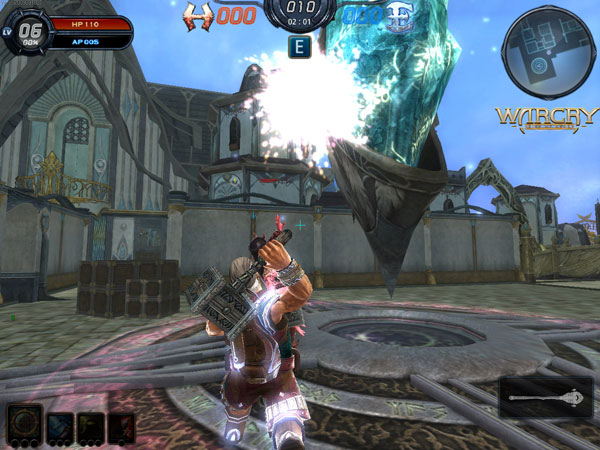Activate the red slash skill icon
This screenshot has height=450, width=600.
121,426
